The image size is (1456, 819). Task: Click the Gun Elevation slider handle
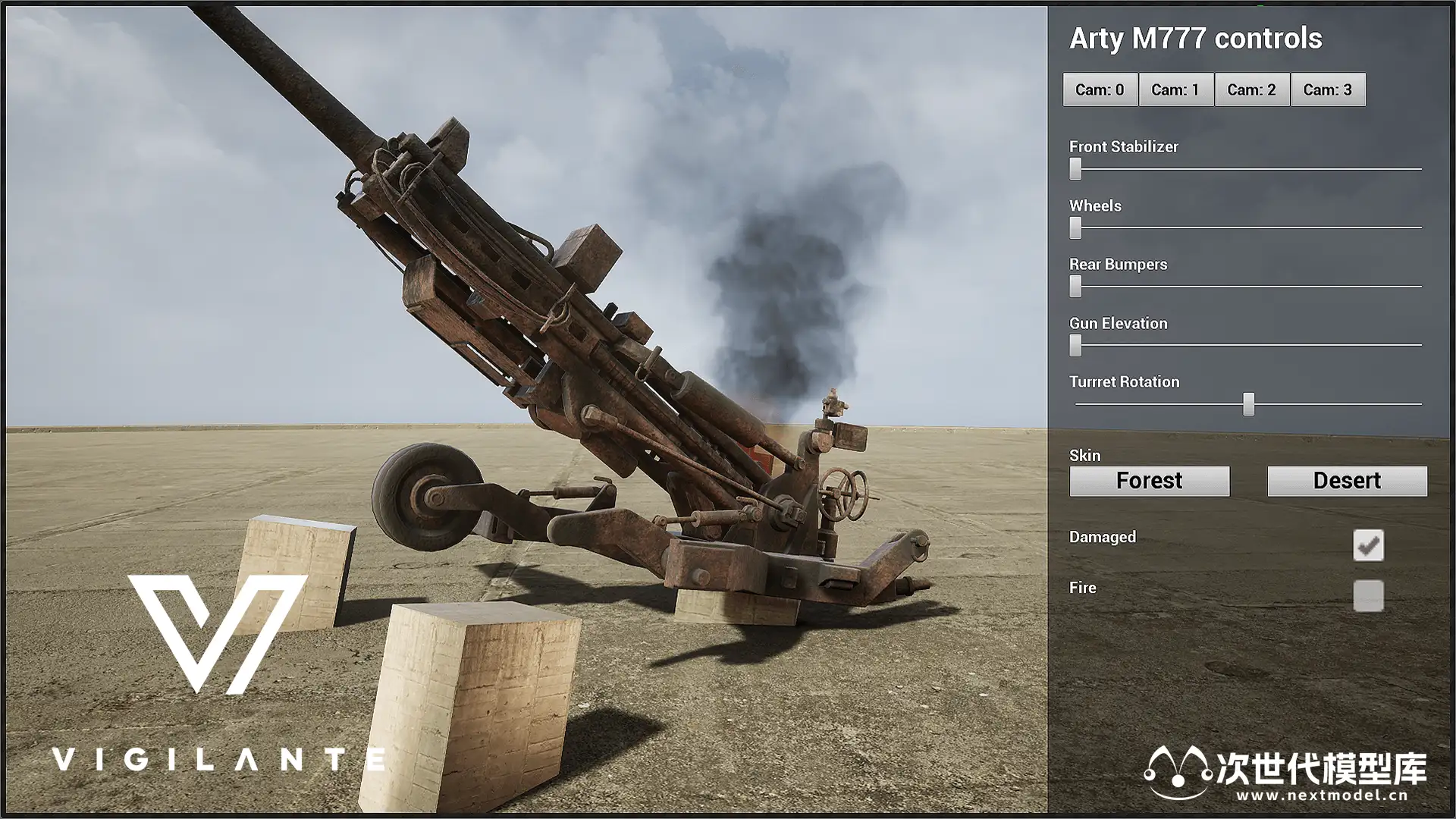click(x=1075, y=345)
